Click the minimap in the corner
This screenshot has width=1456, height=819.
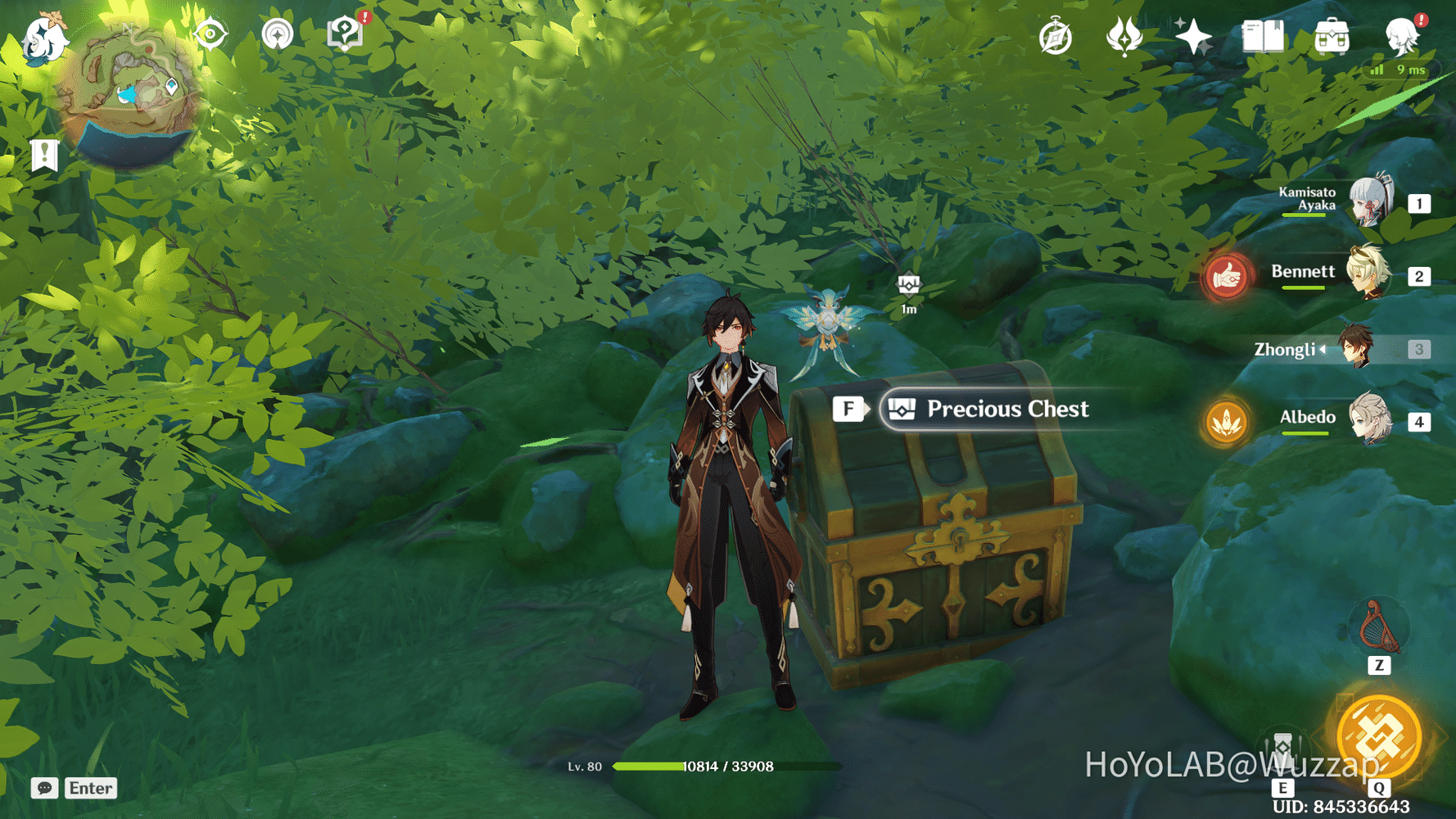[x=131, y=93]
